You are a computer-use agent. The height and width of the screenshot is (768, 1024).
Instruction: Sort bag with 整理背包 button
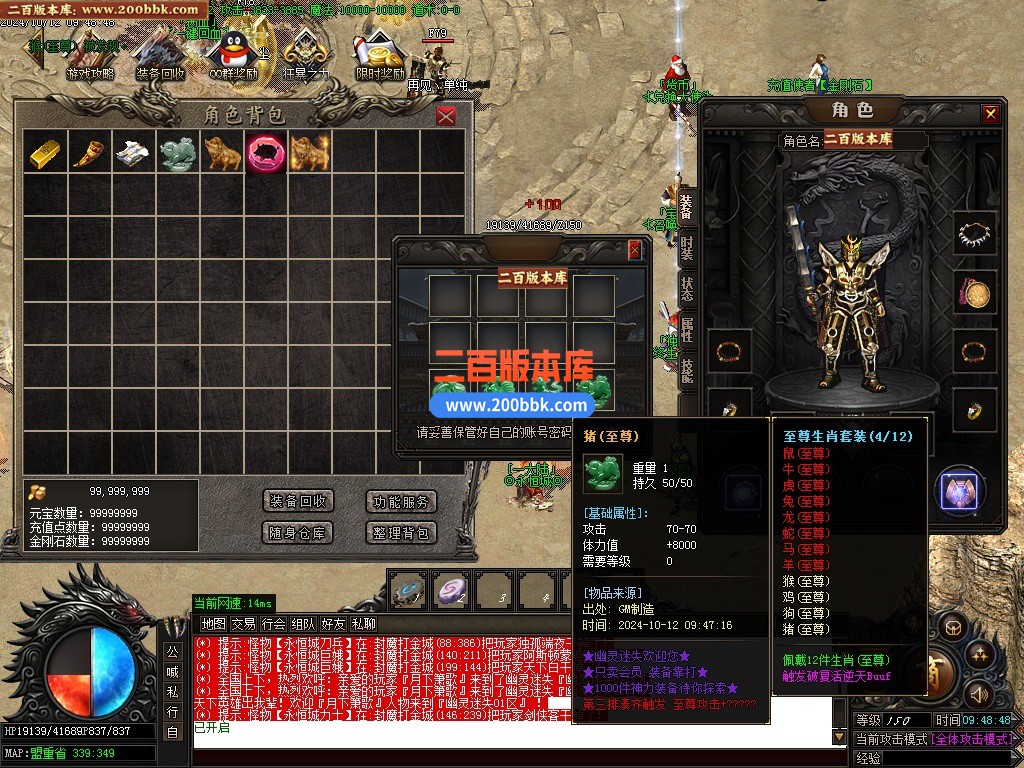pyautogui.click(x=401, y=532)
